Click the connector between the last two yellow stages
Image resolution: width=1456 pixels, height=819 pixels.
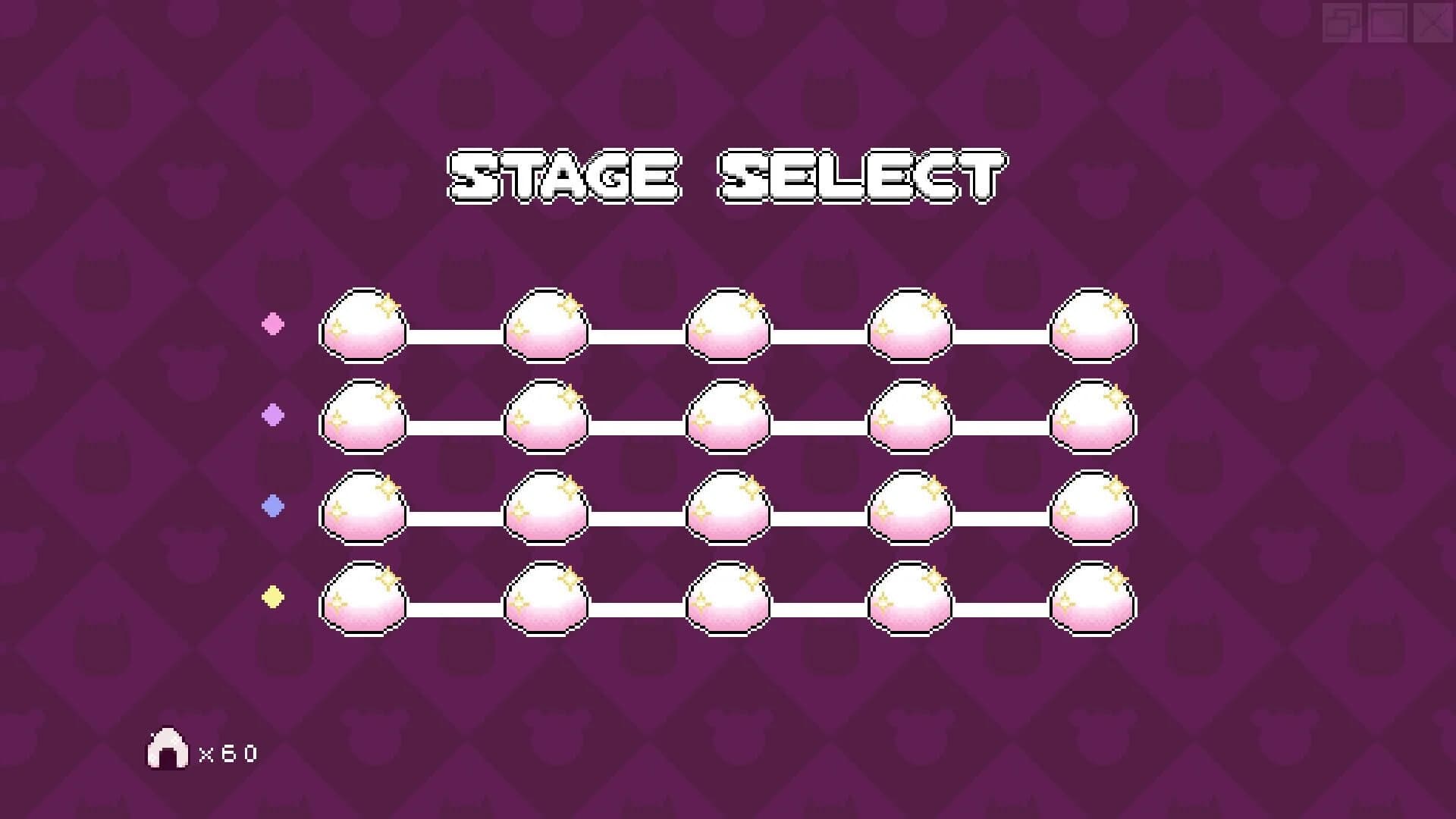(x=999, y=607)
